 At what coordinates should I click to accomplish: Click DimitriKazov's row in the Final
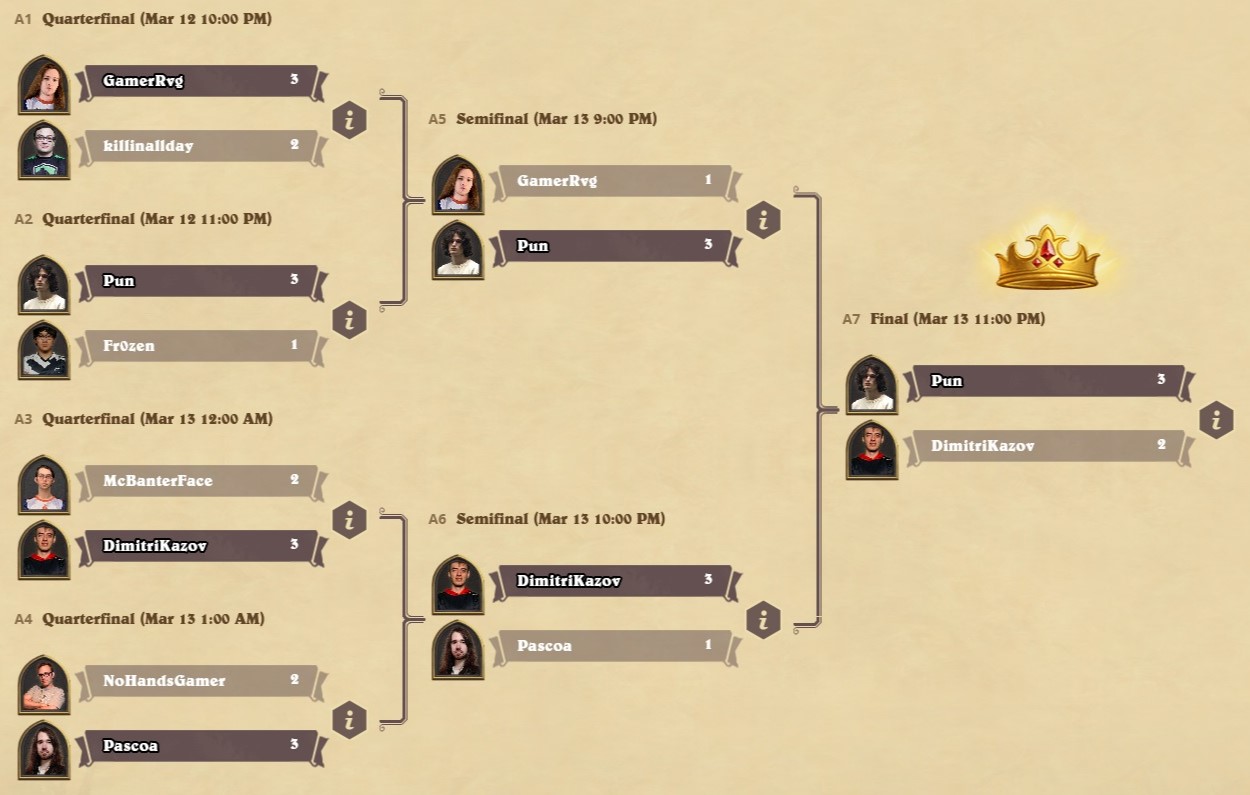(1045, 446)
